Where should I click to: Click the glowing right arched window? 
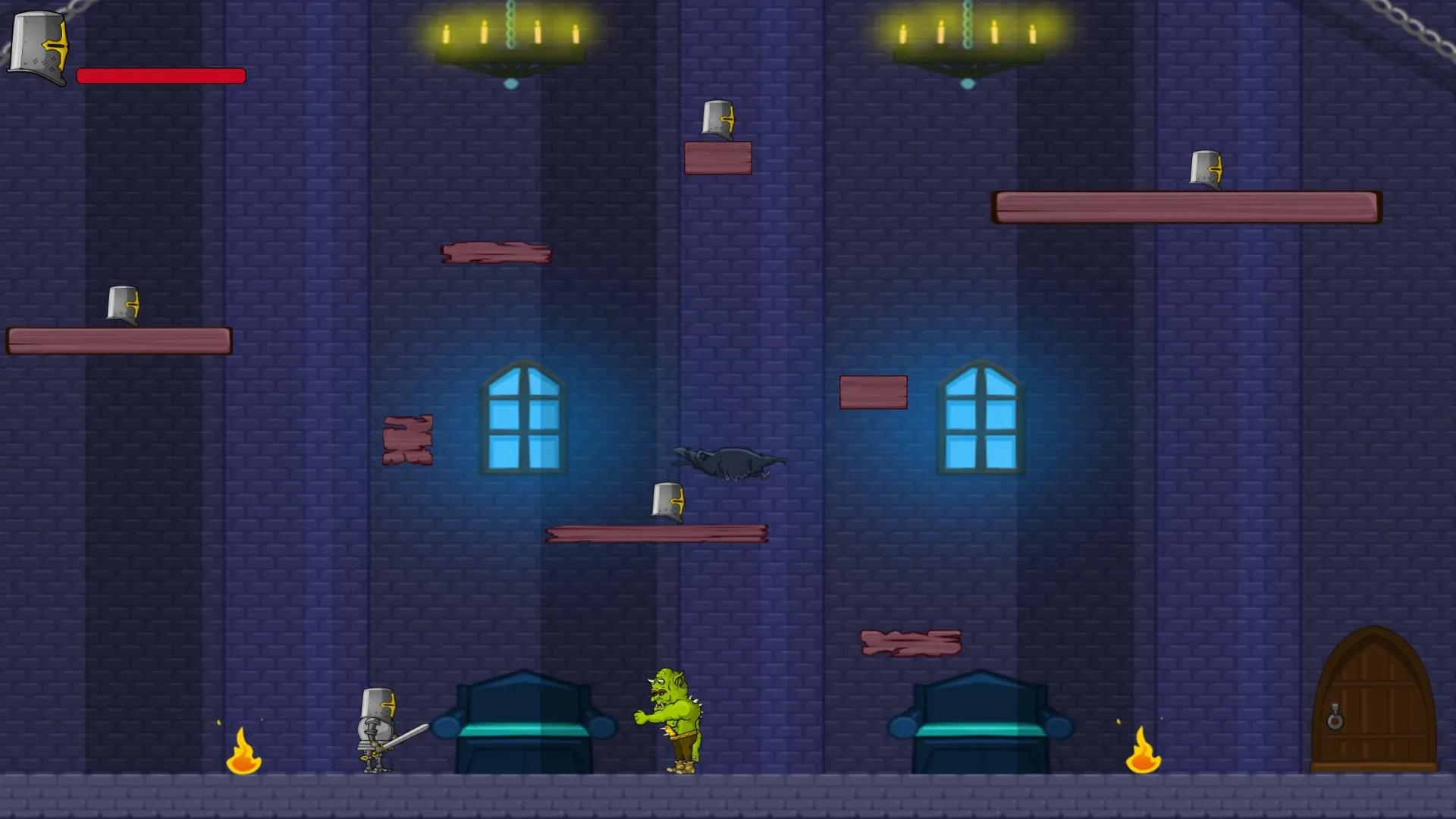(981, 417)
